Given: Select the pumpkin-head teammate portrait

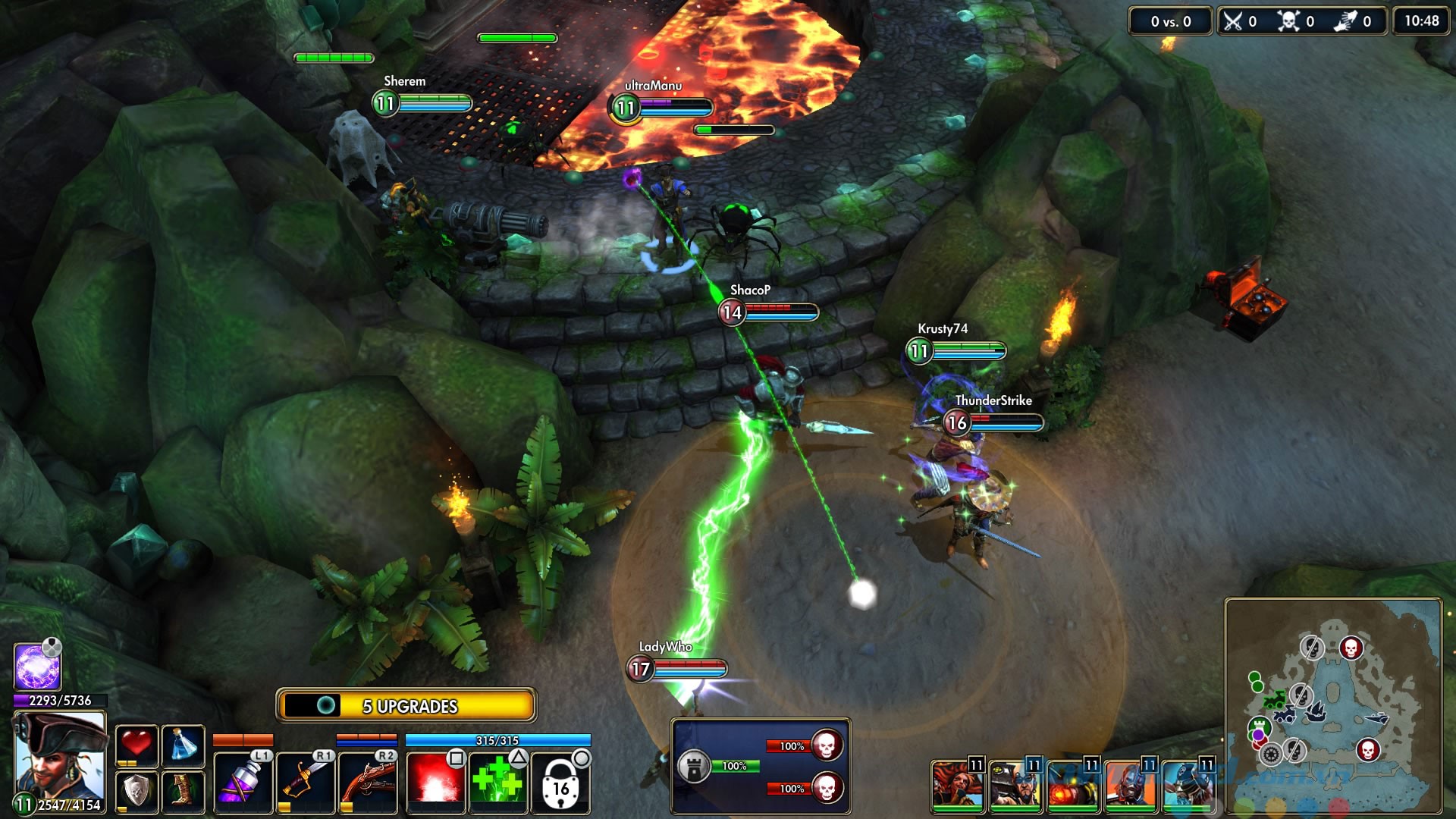Looking at the screenshot, I should [x=1072, y=784].
